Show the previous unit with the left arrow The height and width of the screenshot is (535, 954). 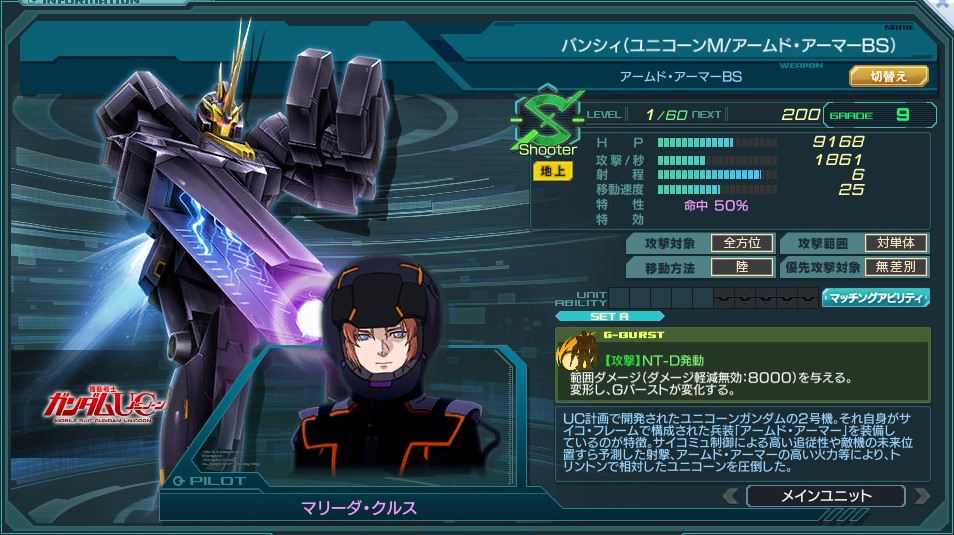[x=732, y=496]
